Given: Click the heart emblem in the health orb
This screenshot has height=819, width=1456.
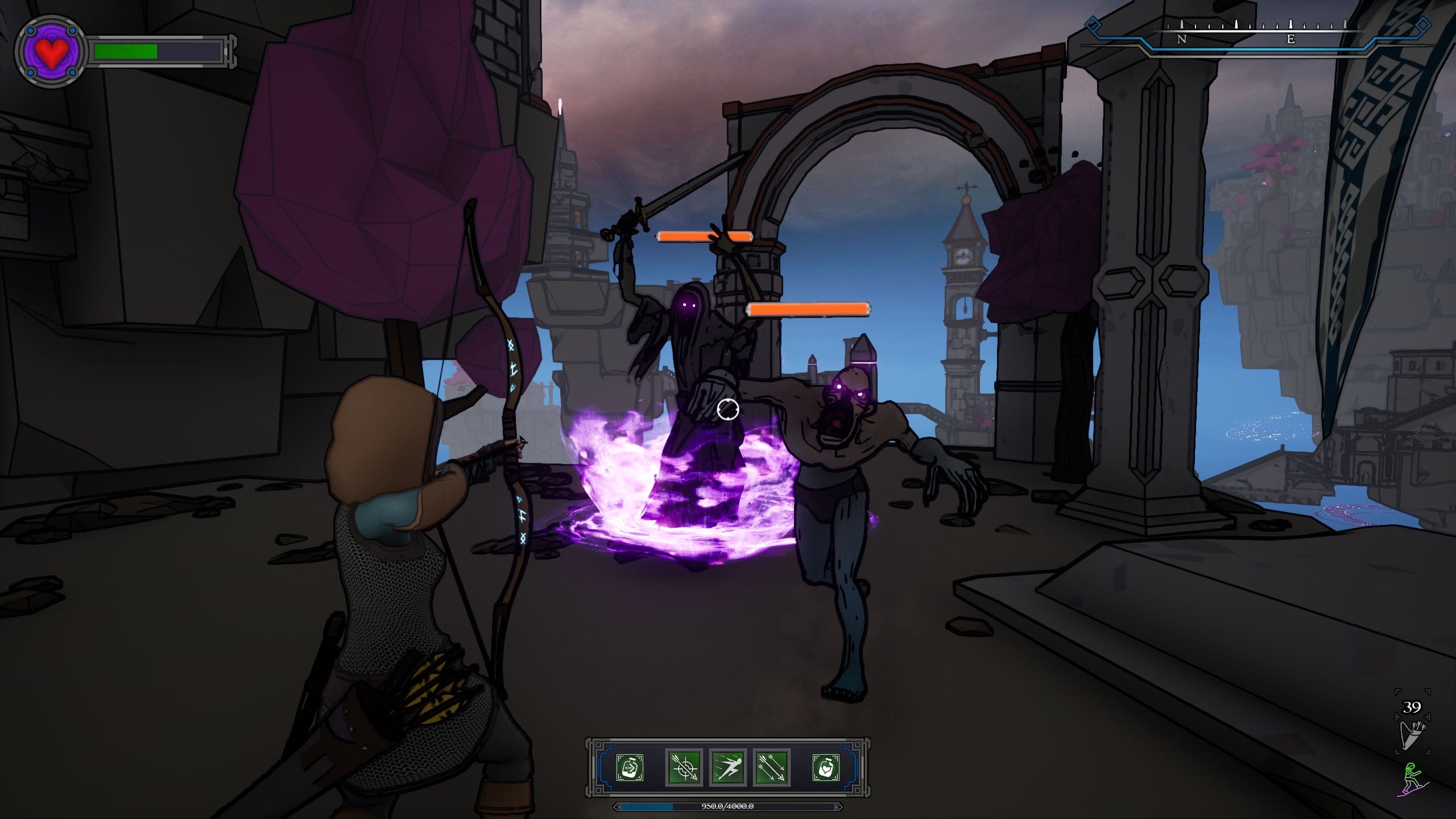Looking at the screenshot, I should [51, 54].
